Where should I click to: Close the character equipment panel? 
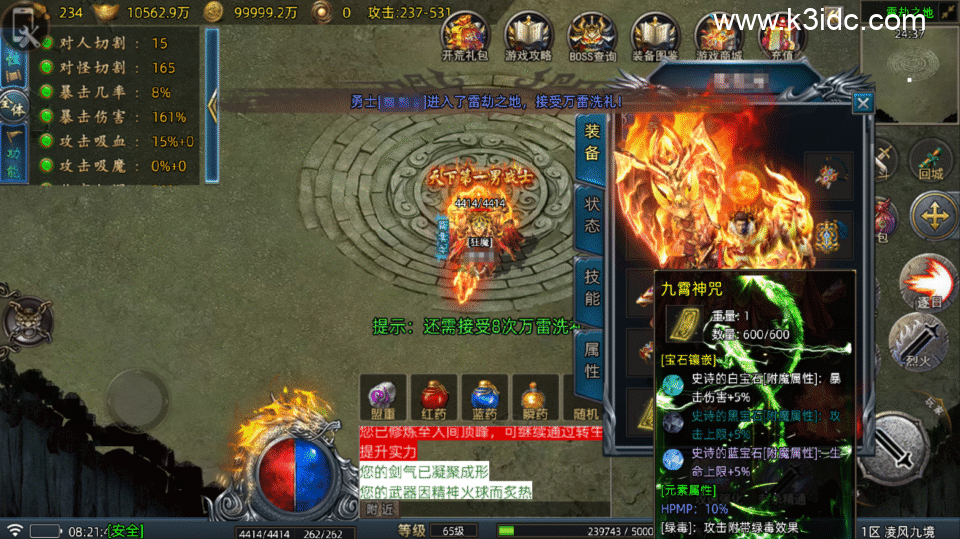[x=863, y=102]
